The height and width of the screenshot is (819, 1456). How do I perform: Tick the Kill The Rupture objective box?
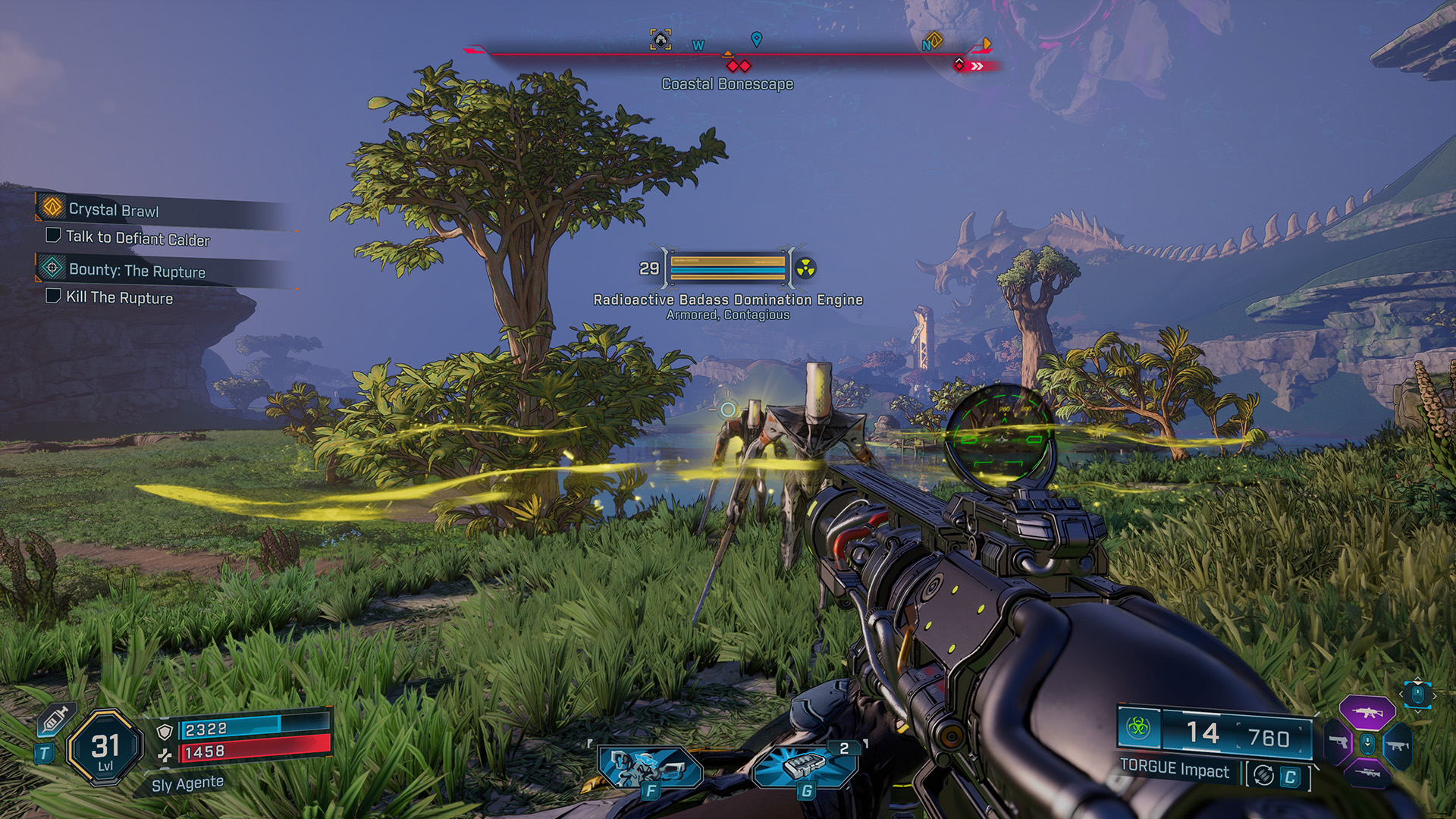pyautogui.click(x=53, y=296)
